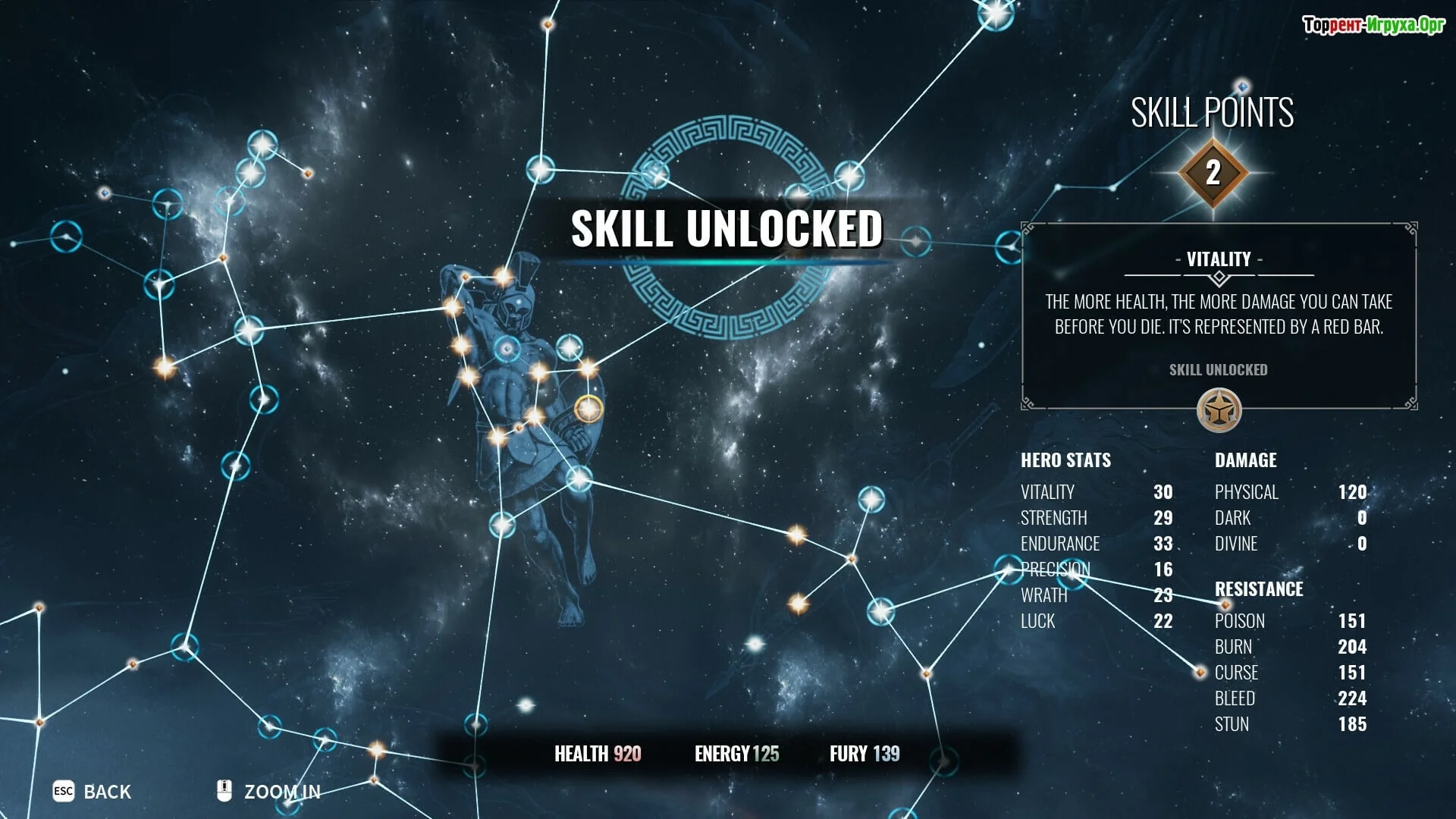Click the Back button

pyautogui.click(x=93, y=792)
